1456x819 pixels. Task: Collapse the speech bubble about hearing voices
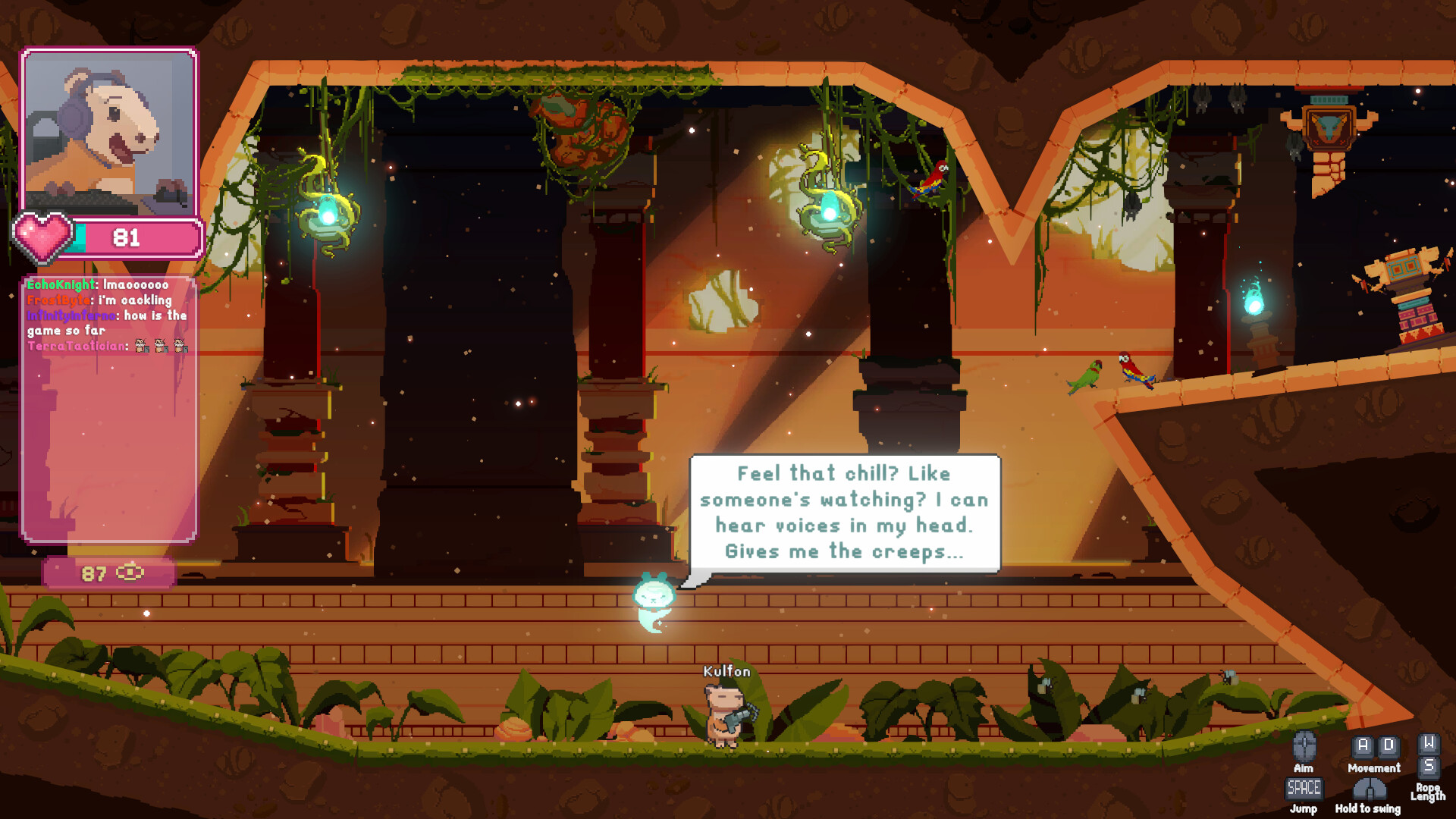click(x=844, y=512)
